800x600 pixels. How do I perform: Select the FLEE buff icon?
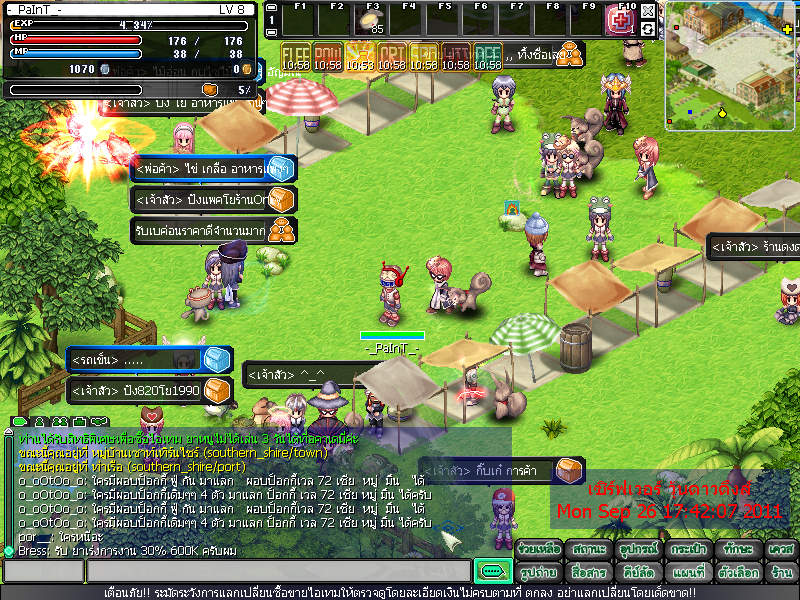[x=295, y=56]
